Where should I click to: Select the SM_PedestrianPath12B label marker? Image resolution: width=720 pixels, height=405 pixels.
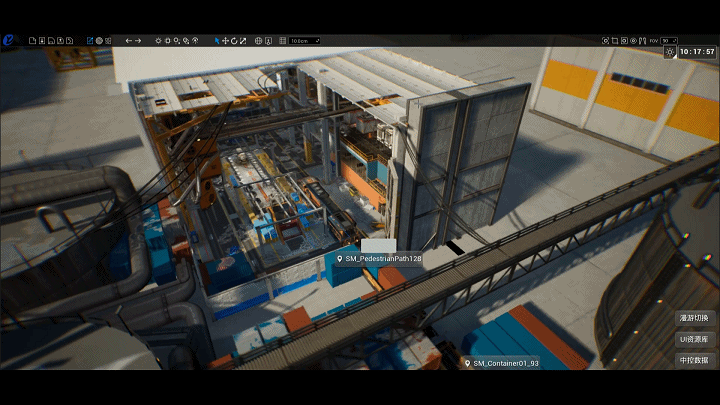point(380,259)
